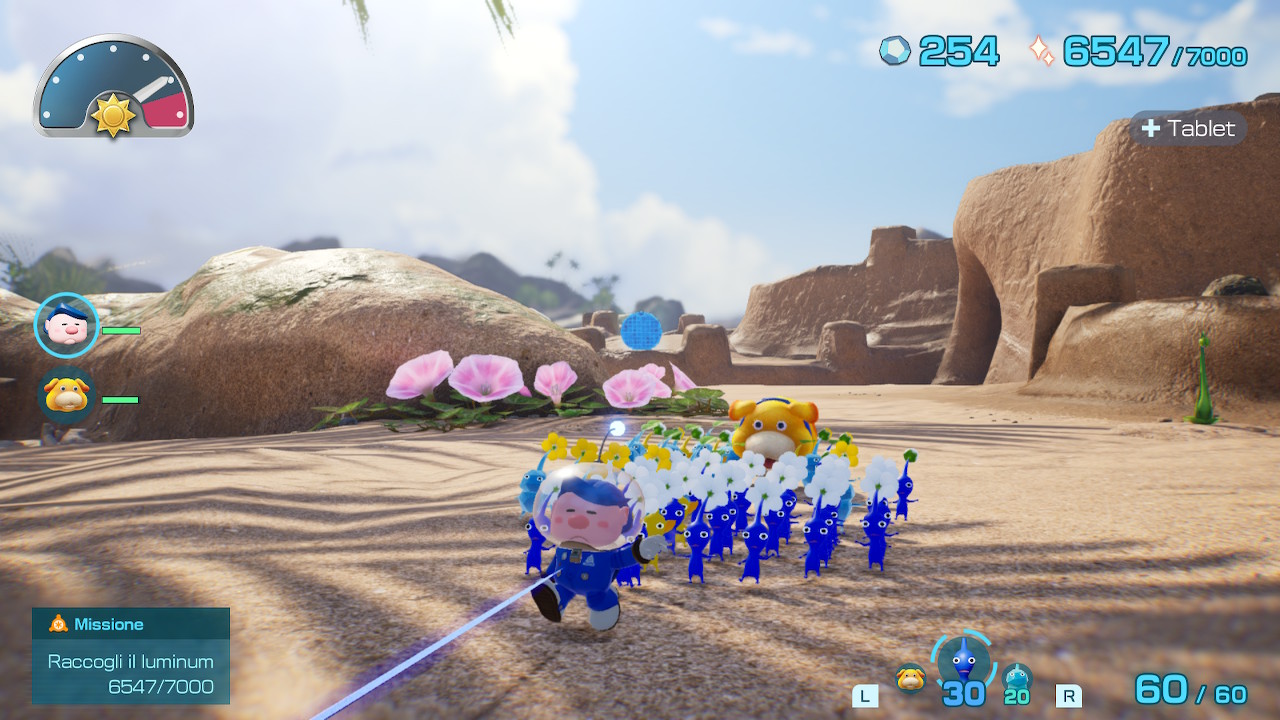Switch to the Oatchi portrait
Viewport: 1280px width, 720px height.
pos(66,396)
